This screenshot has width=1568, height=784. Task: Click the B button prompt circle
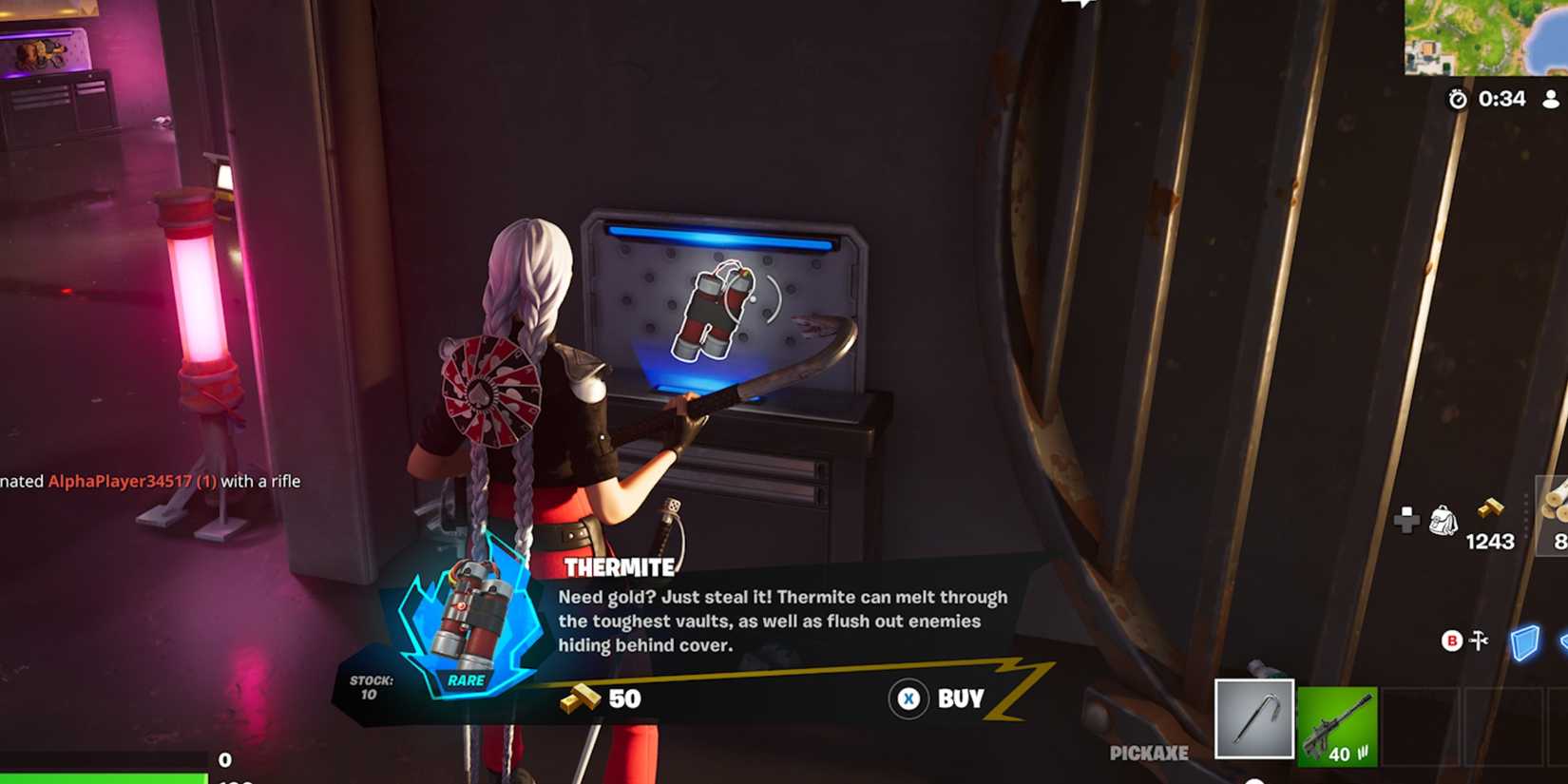pyautogui.click(x=1451, y=640)
